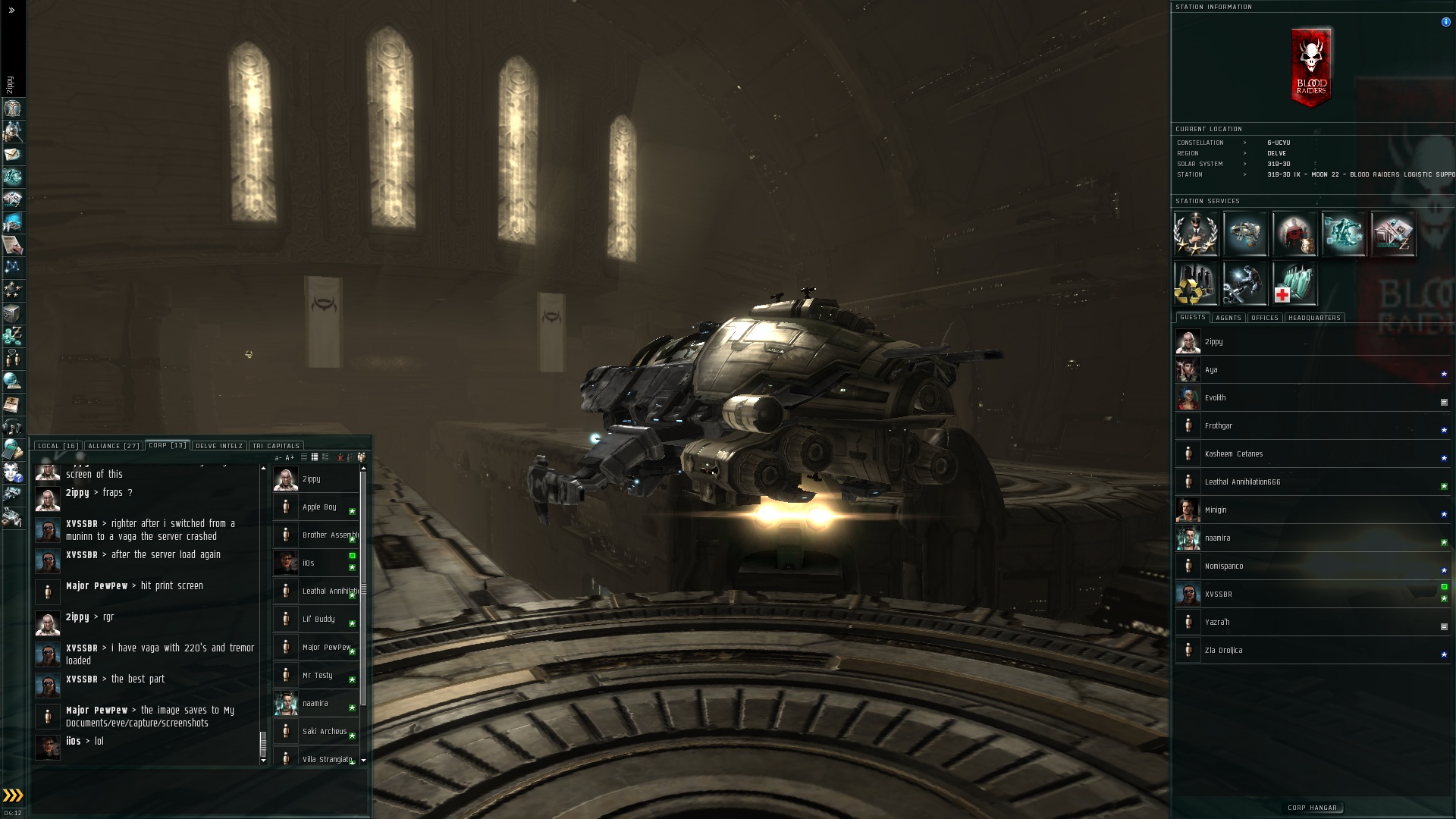Image resolution: width=1456 pixels, height=819 pixels.
Task: Select guest XVSSBR in the station list
Action: click(x=1218, y=595)
